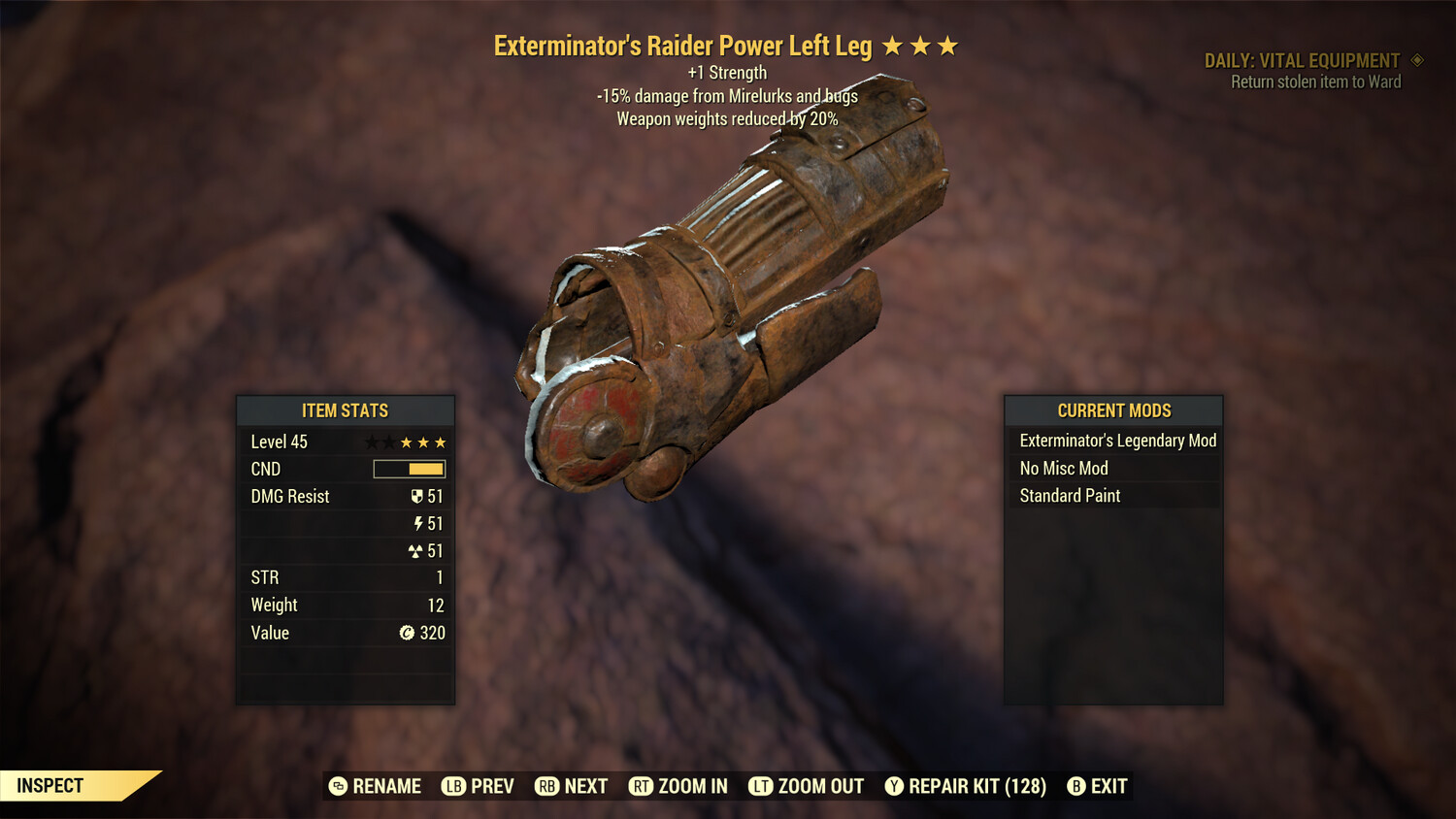The image size is (1456, 819).
Task: Click the RT icon before ZOOM IN
Action: pyautogui.click(x=641, y=786)
